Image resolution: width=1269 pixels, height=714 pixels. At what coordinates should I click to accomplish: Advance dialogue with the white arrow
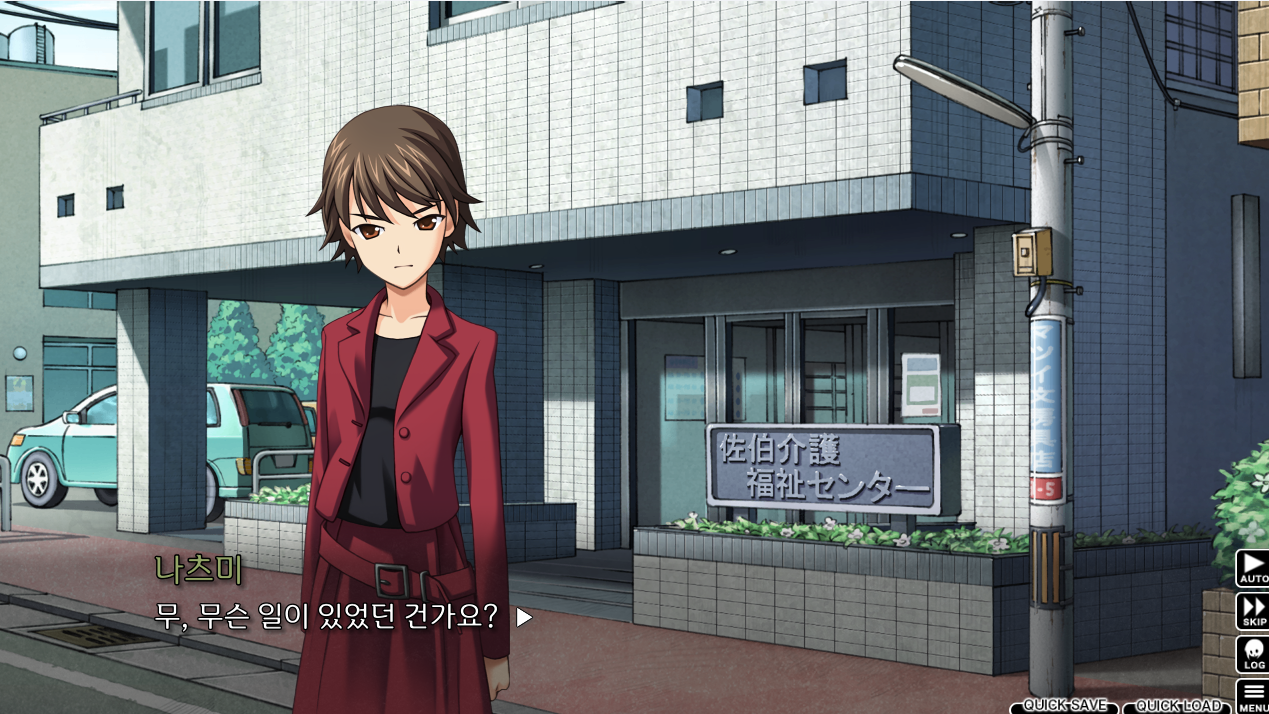tap(524, 618)
